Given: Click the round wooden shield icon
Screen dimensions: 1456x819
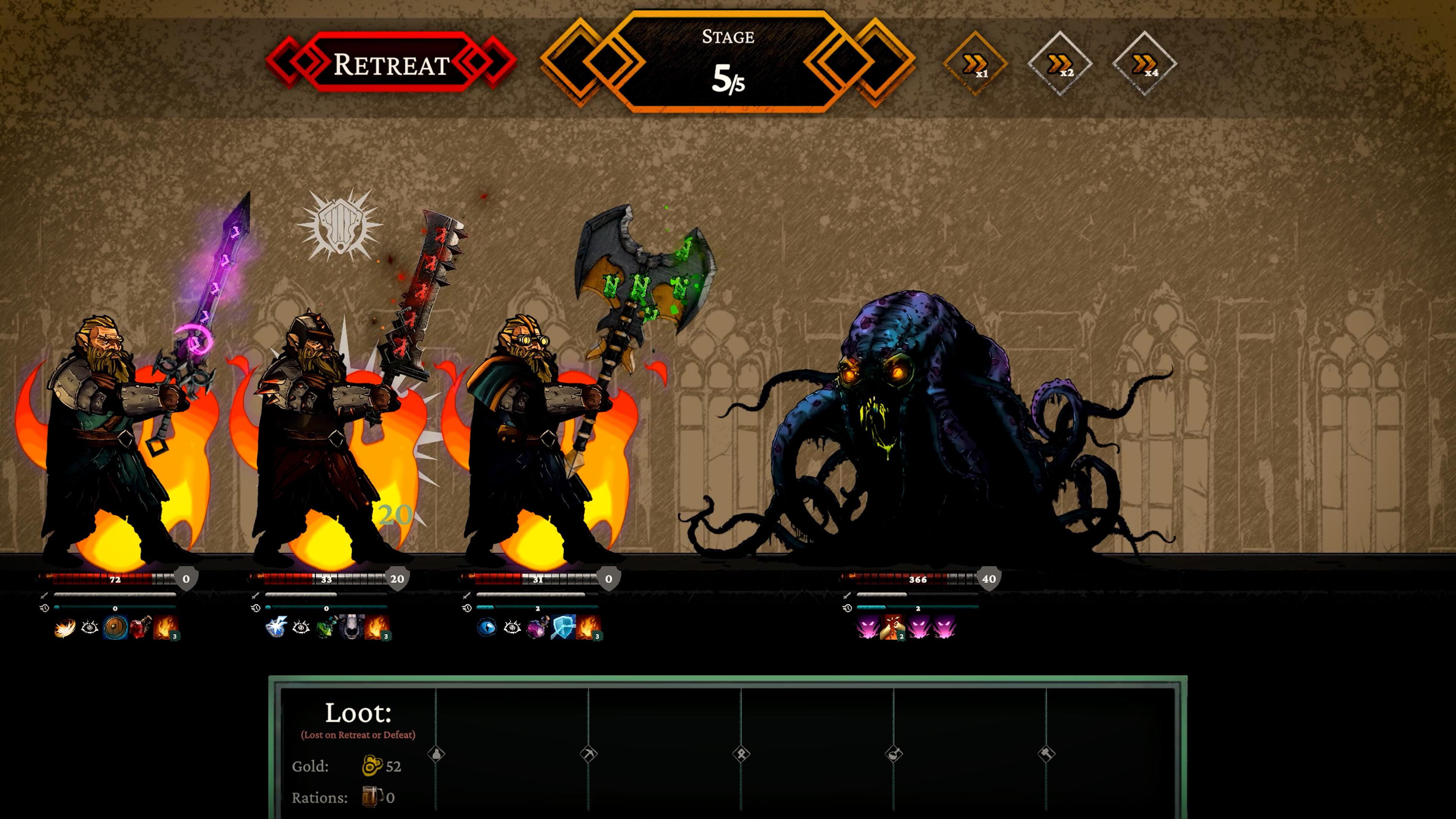Looking at the screenshot, I should 115,628.
